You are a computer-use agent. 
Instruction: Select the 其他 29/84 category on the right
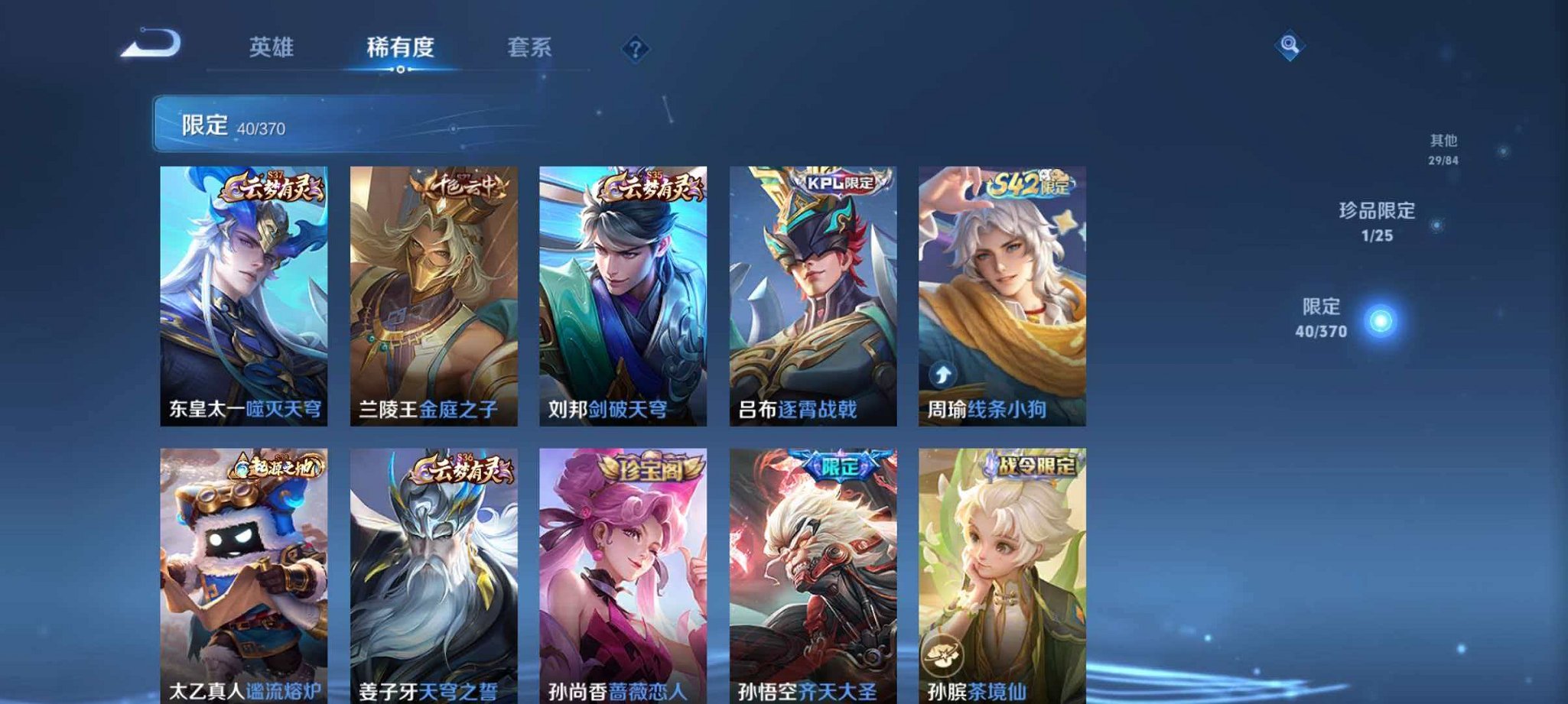tap(1443, 146)
